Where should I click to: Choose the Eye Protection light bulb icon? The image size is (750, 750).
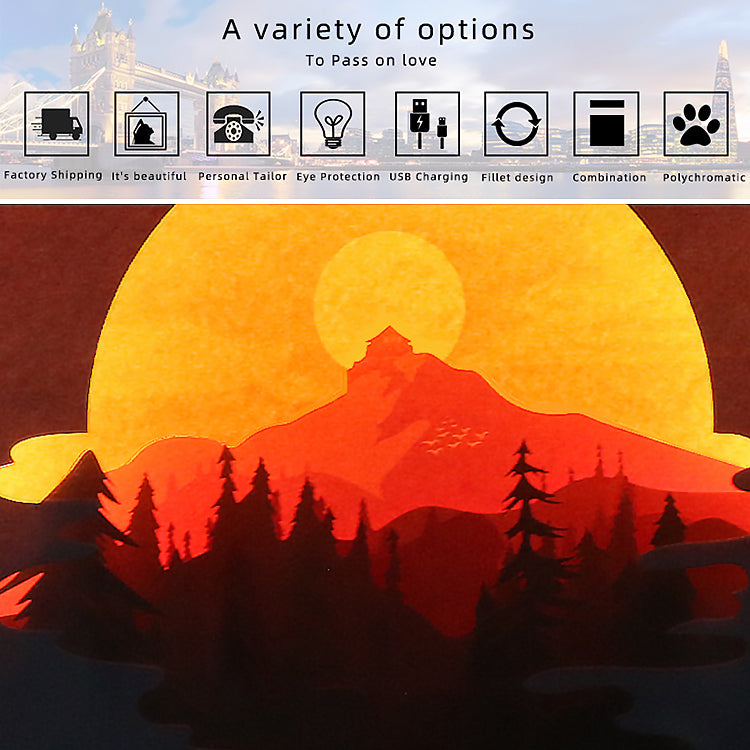click(332, 124)
